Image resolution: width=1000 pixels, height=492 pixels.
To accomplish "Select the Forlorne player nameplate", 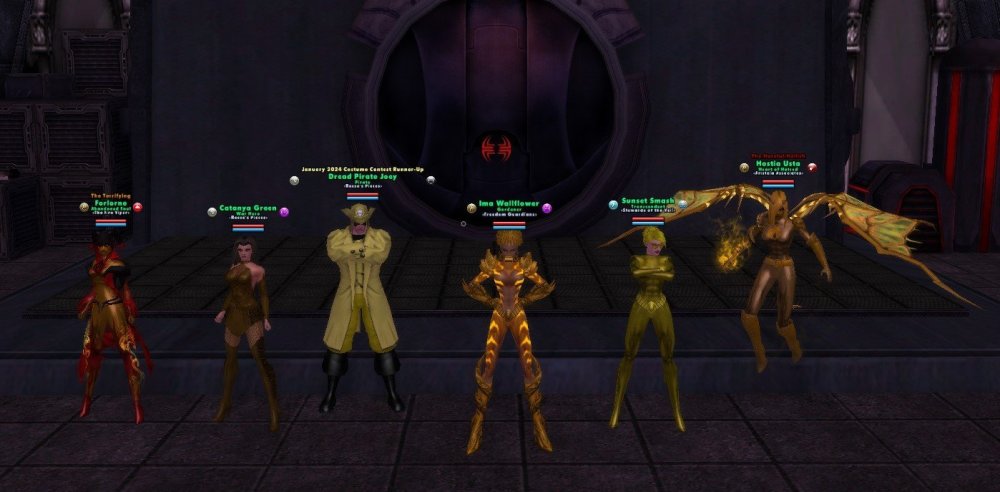I will [111, 202].
